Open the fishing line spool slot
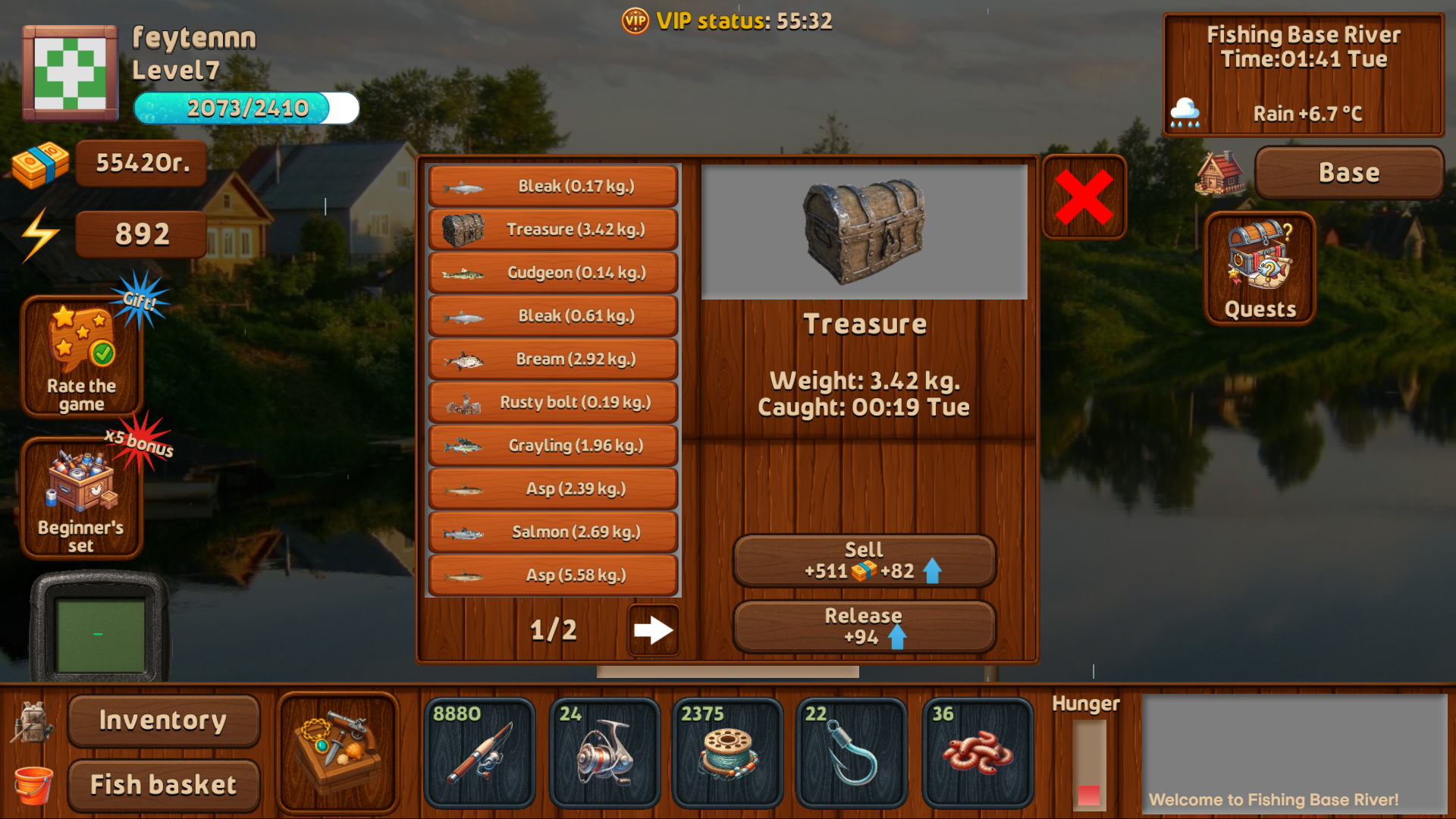 tap(727, 753)
